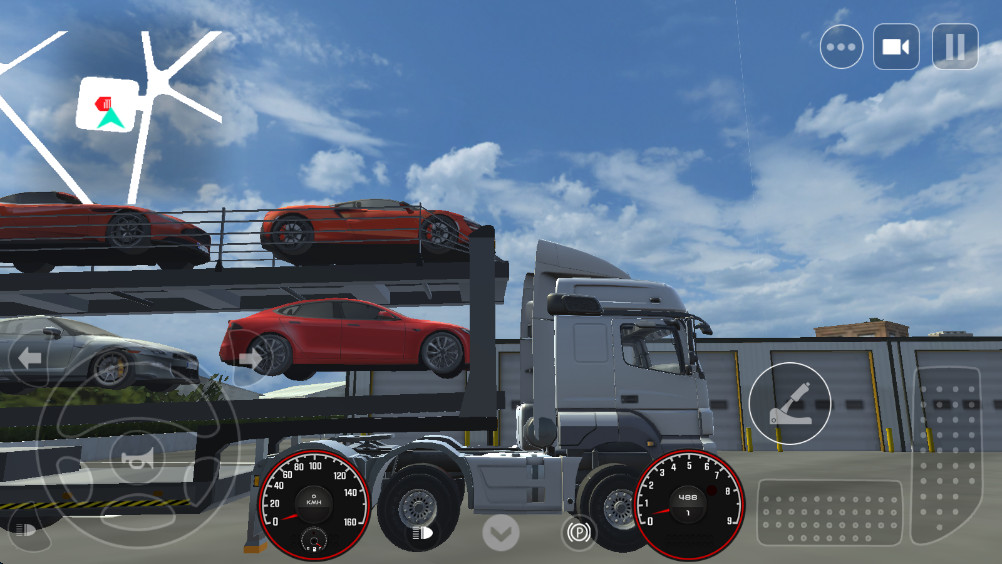The width and height of the screenshot is (1002, 564).
Task: Activate the left turn signal arrow
Action: [29, 357]
